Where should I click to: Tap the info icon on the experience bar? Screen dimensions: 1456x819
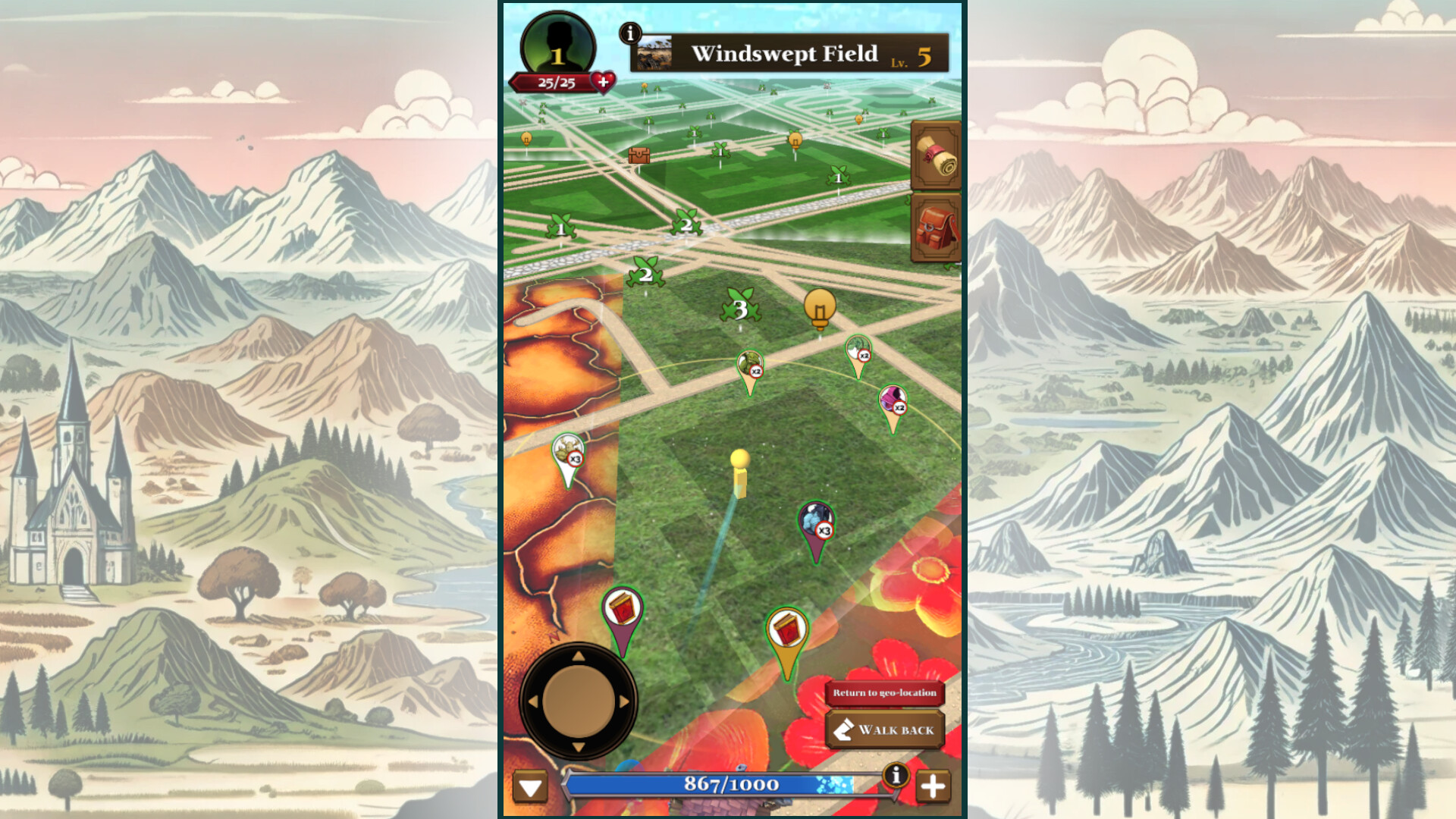pyautogui.click(x=898, y=775)
